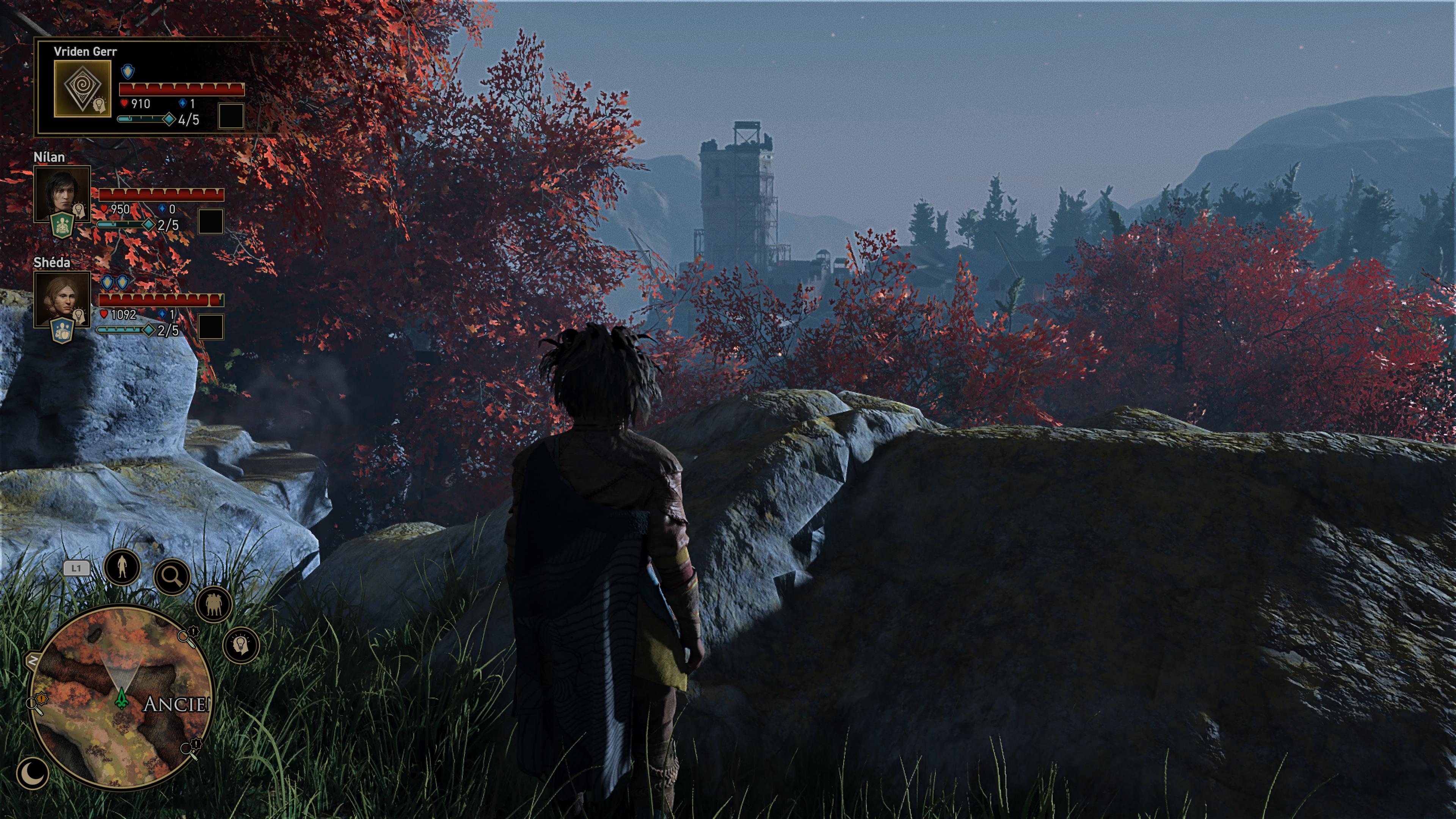This screenshot has width=1456, height=819.
Task: Select Vriden Gerr's spiral diamond portrait
Action: [x=82, y=88]
